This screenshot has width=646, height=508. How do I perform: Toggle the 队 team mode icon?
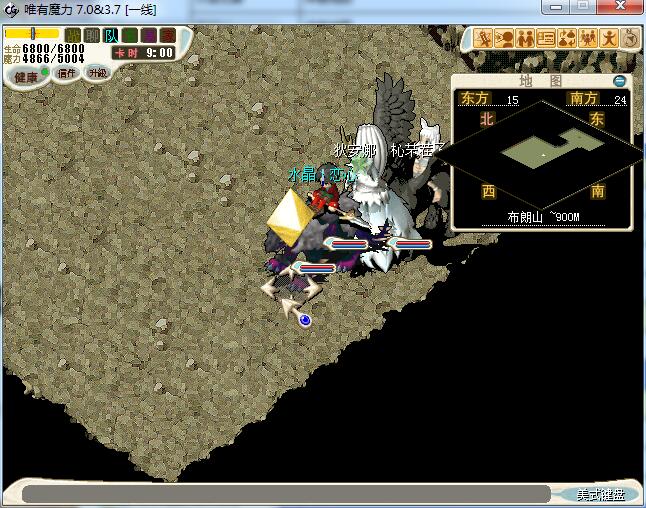coord(111,36)
